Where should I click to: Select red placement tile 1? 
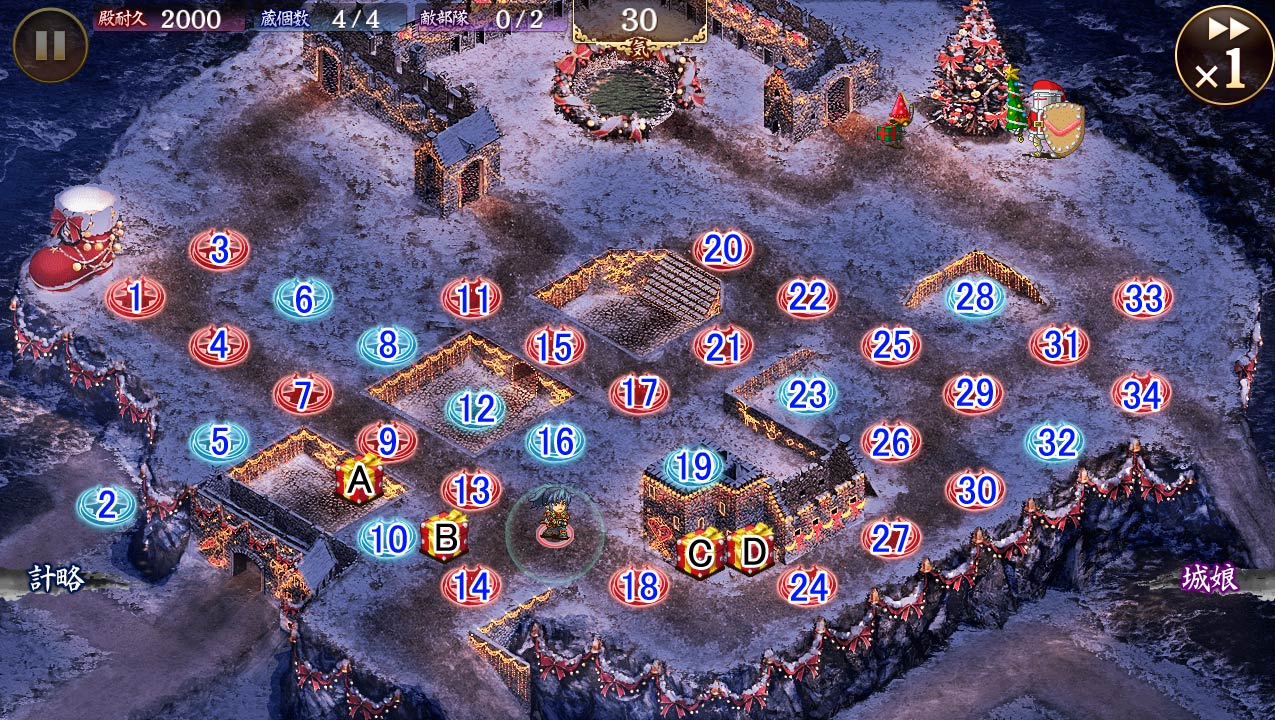(x=136, y=297)
